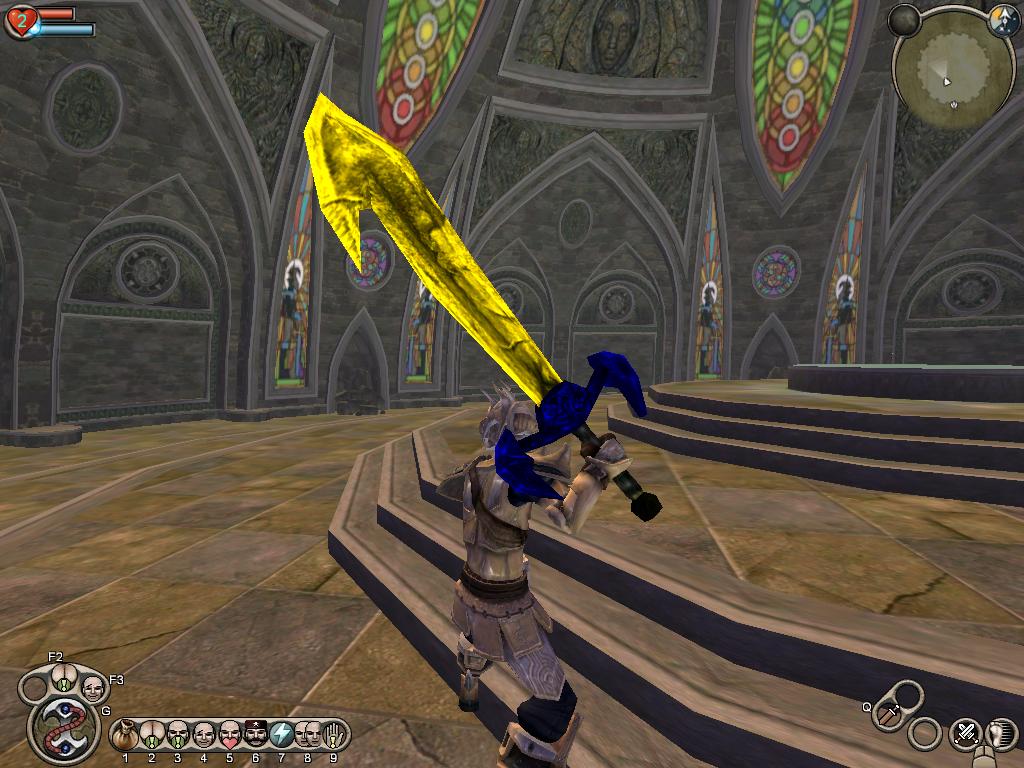
Task: Click the heart icon showing 2
Action: (20, 22)
